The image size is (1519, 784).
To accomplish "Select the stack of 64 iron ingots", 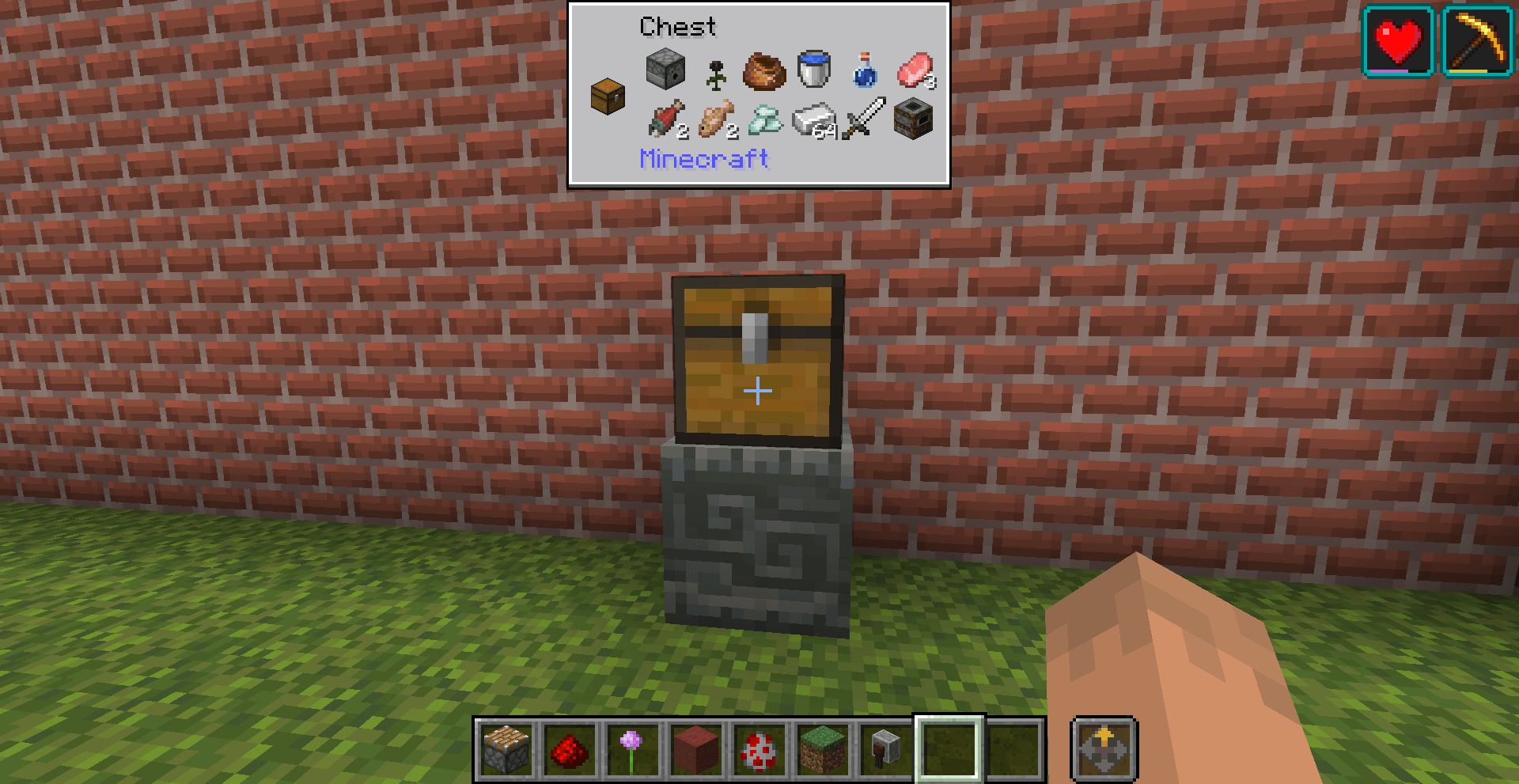I will point(812,120).
